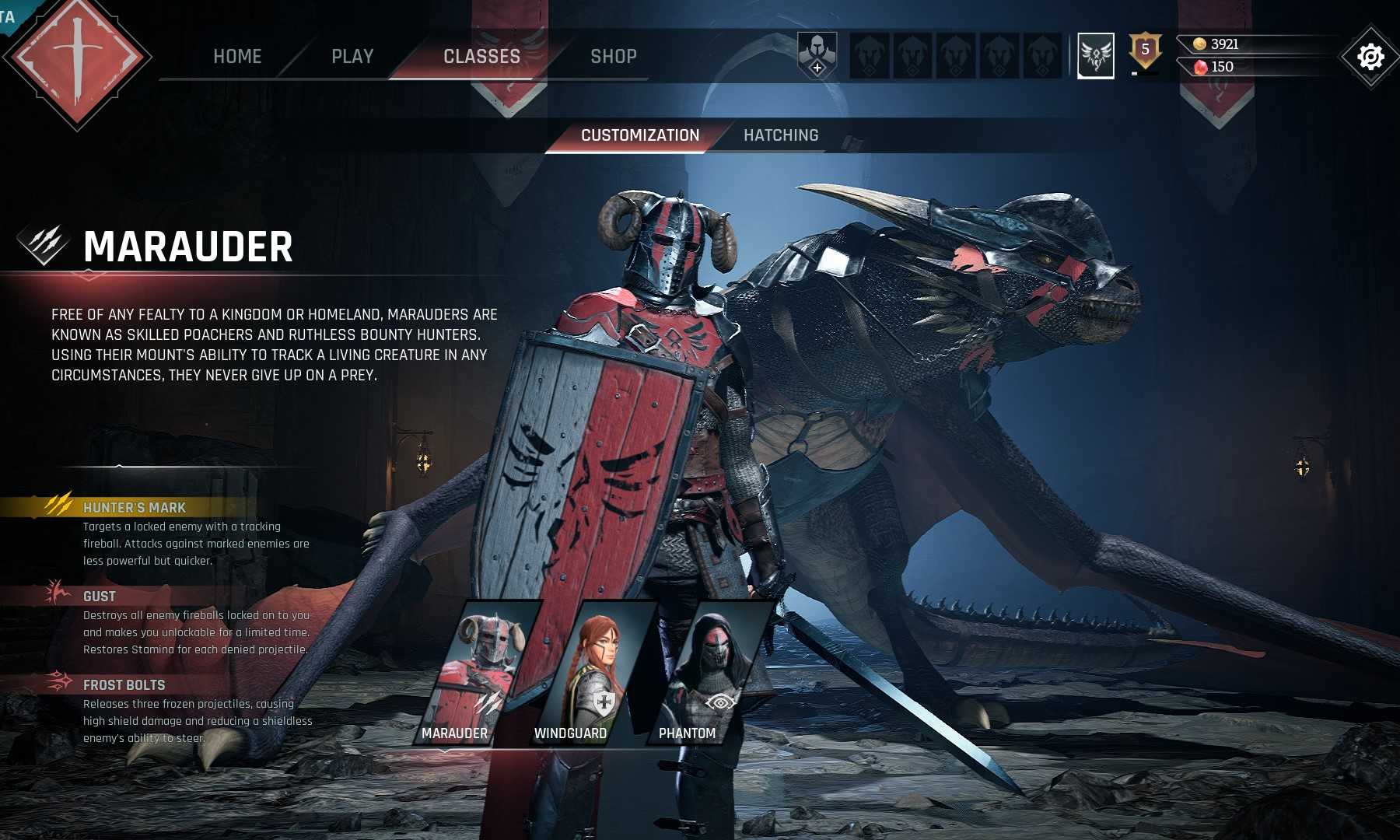1400x840 pixels.
Task: Go to the Home menu
Action: pyautogui.click(x=237, y=56)
